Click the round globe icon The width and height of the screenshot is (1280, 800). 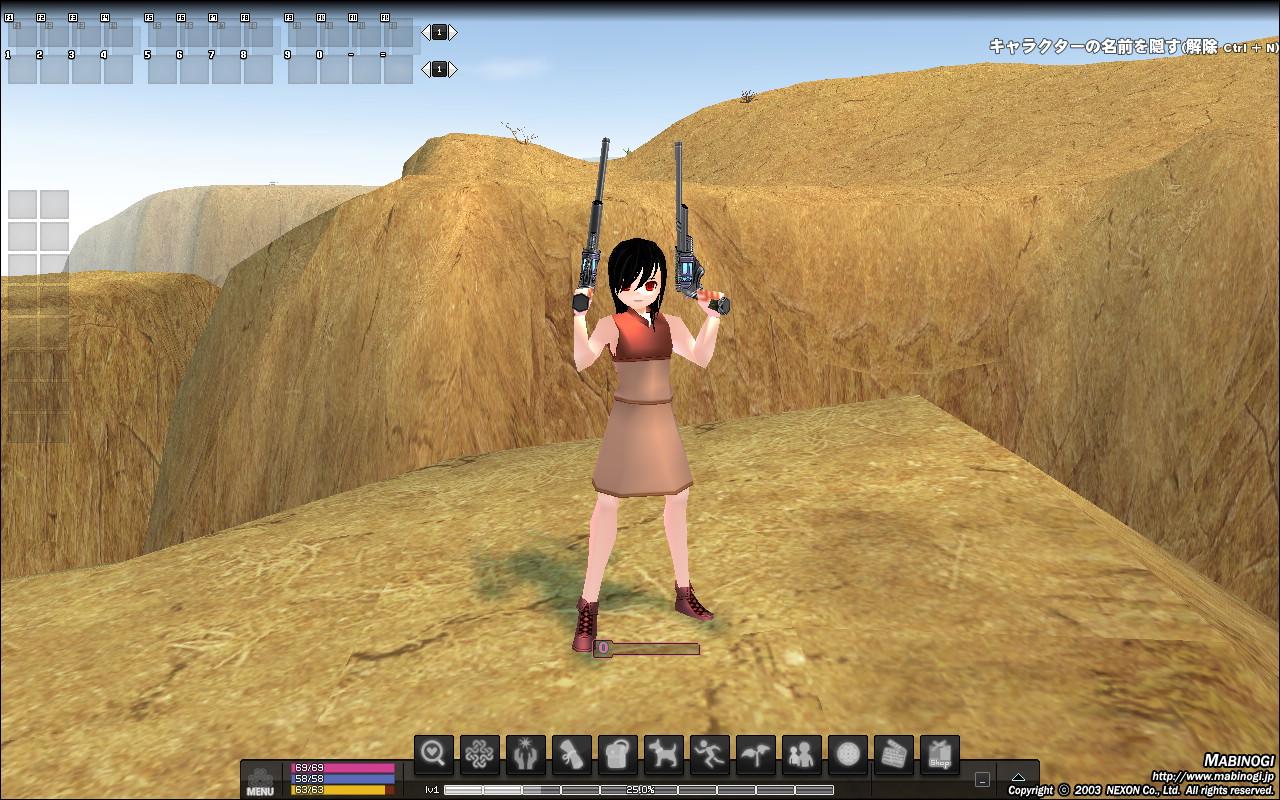click(x=848, y=754)
